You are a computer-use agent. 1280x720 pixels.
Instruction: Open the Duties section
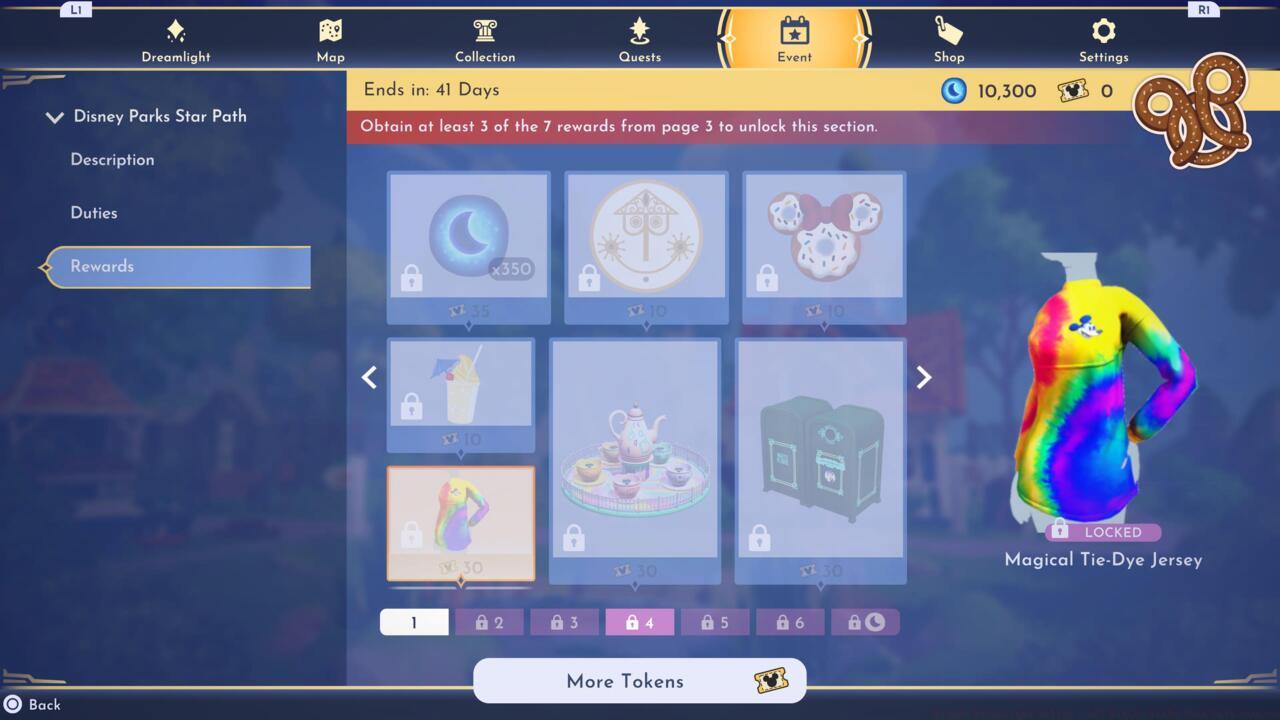(x=94, y=213)
